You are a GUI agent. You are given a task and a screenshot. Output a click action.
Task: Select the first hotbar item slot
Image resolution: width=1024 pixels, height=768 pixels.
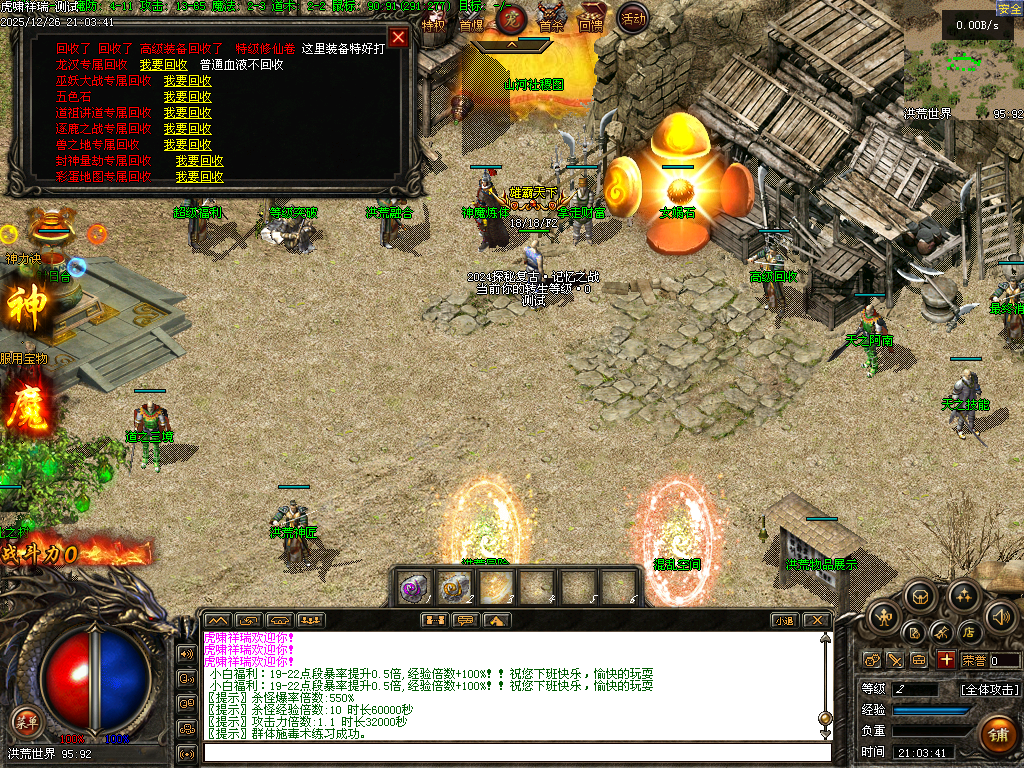click(x=414, y=587)
